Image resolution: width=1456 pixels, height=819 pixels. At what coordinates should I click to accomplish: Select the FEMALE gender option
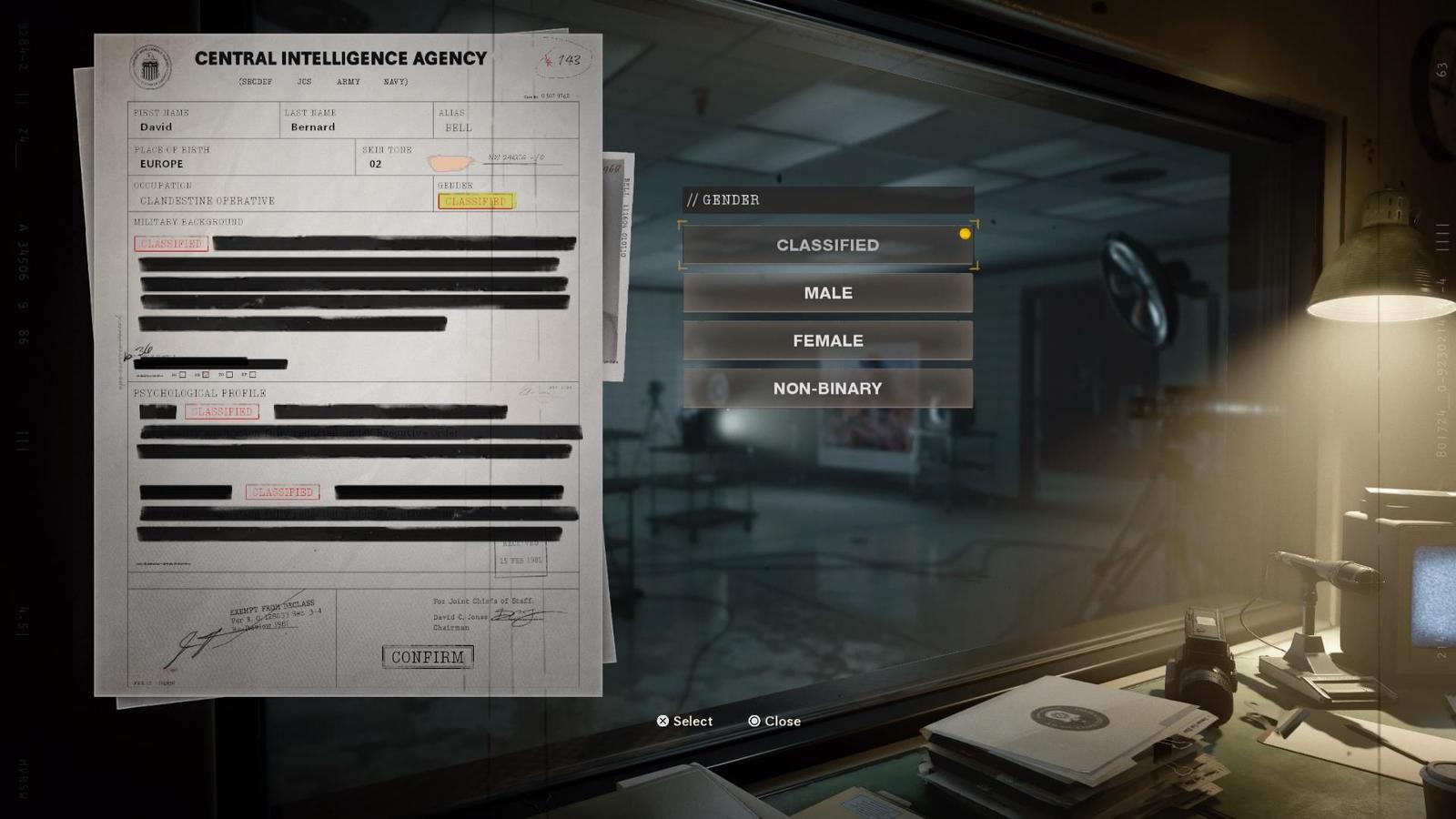click(x=826, y=339)
